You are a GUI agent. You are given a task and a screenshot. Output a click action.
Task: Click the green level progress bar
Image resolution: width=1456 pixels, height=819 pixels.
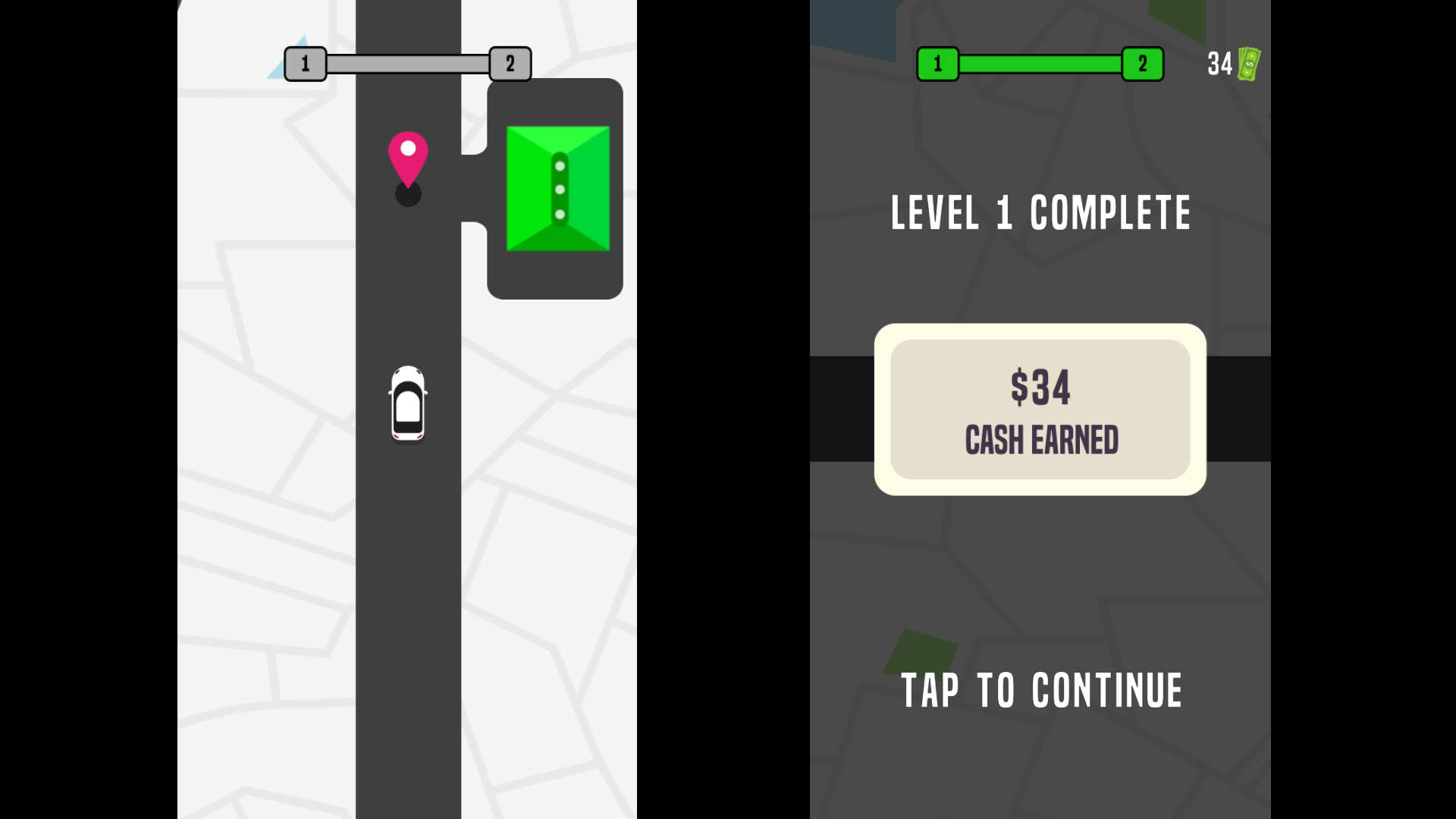pyautogui.click(x=1040, y=64)
